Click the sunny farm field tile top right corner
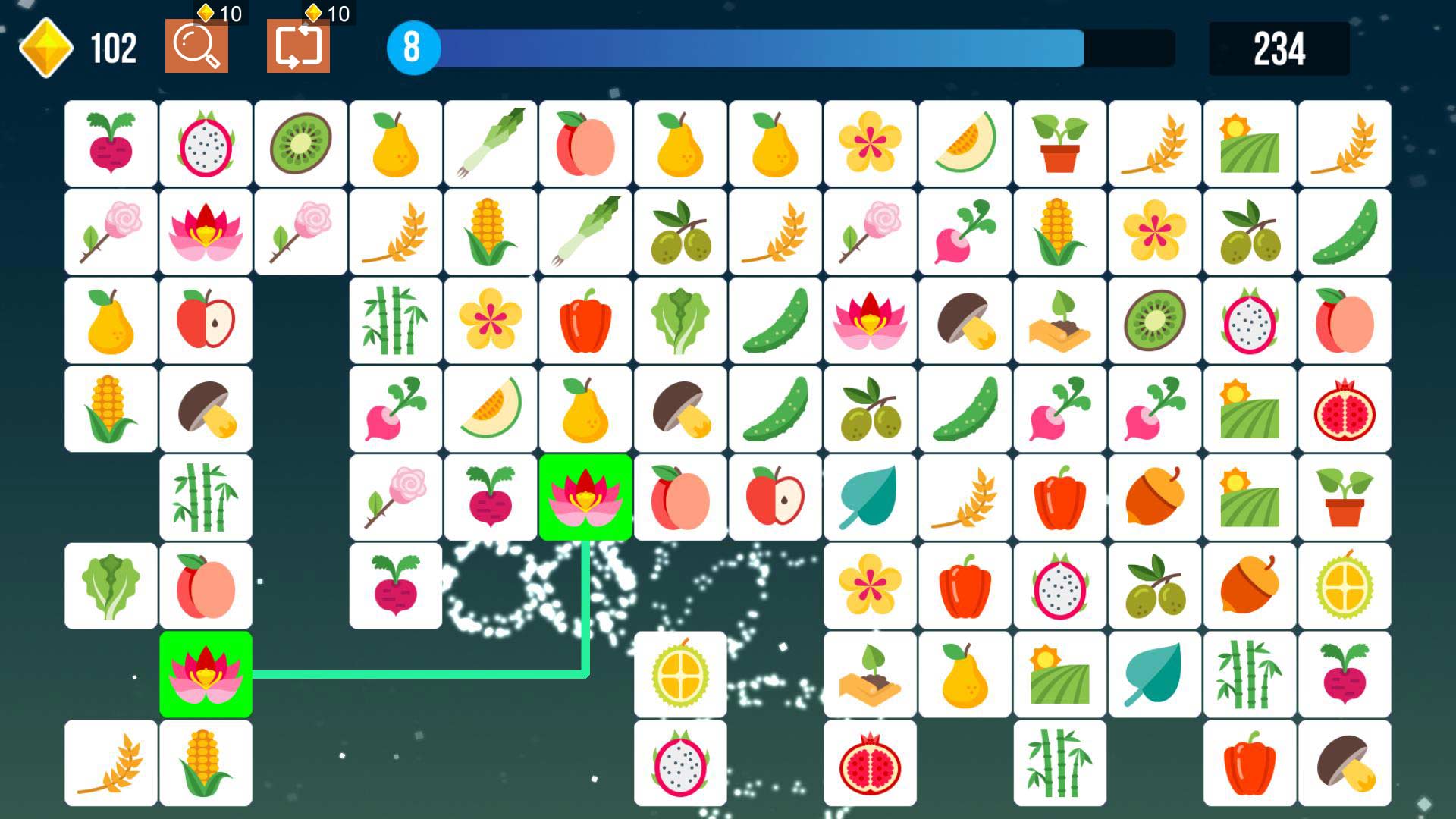 [x=1249, y=143]
